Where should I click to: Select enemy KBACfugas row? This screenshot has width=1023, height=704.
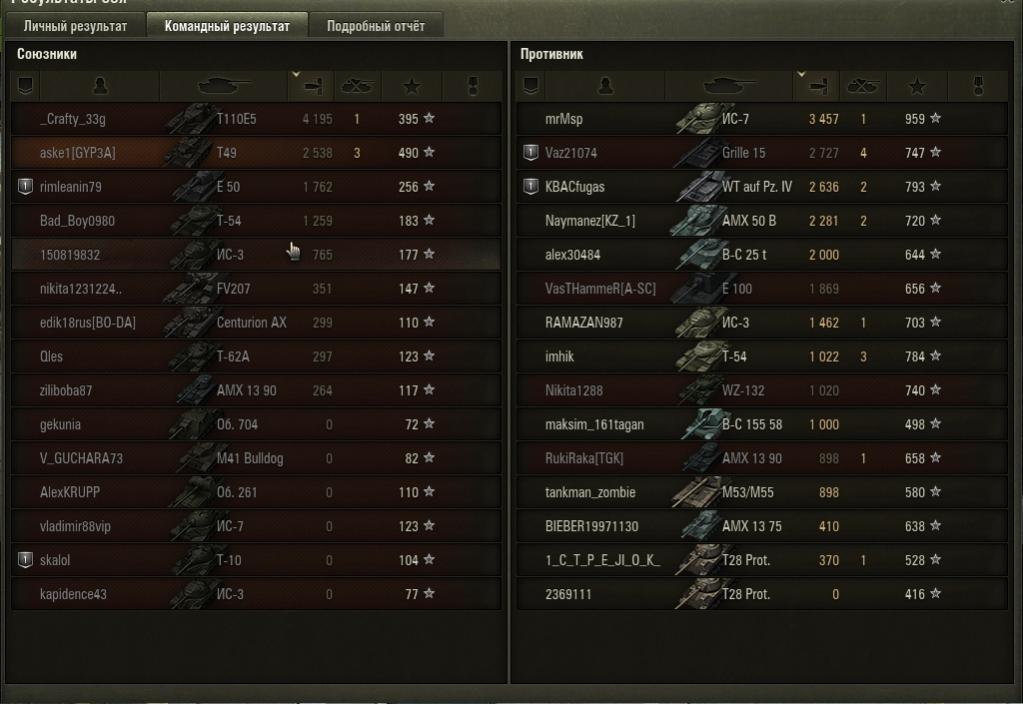pyautogui.click(x=760, y=187)
